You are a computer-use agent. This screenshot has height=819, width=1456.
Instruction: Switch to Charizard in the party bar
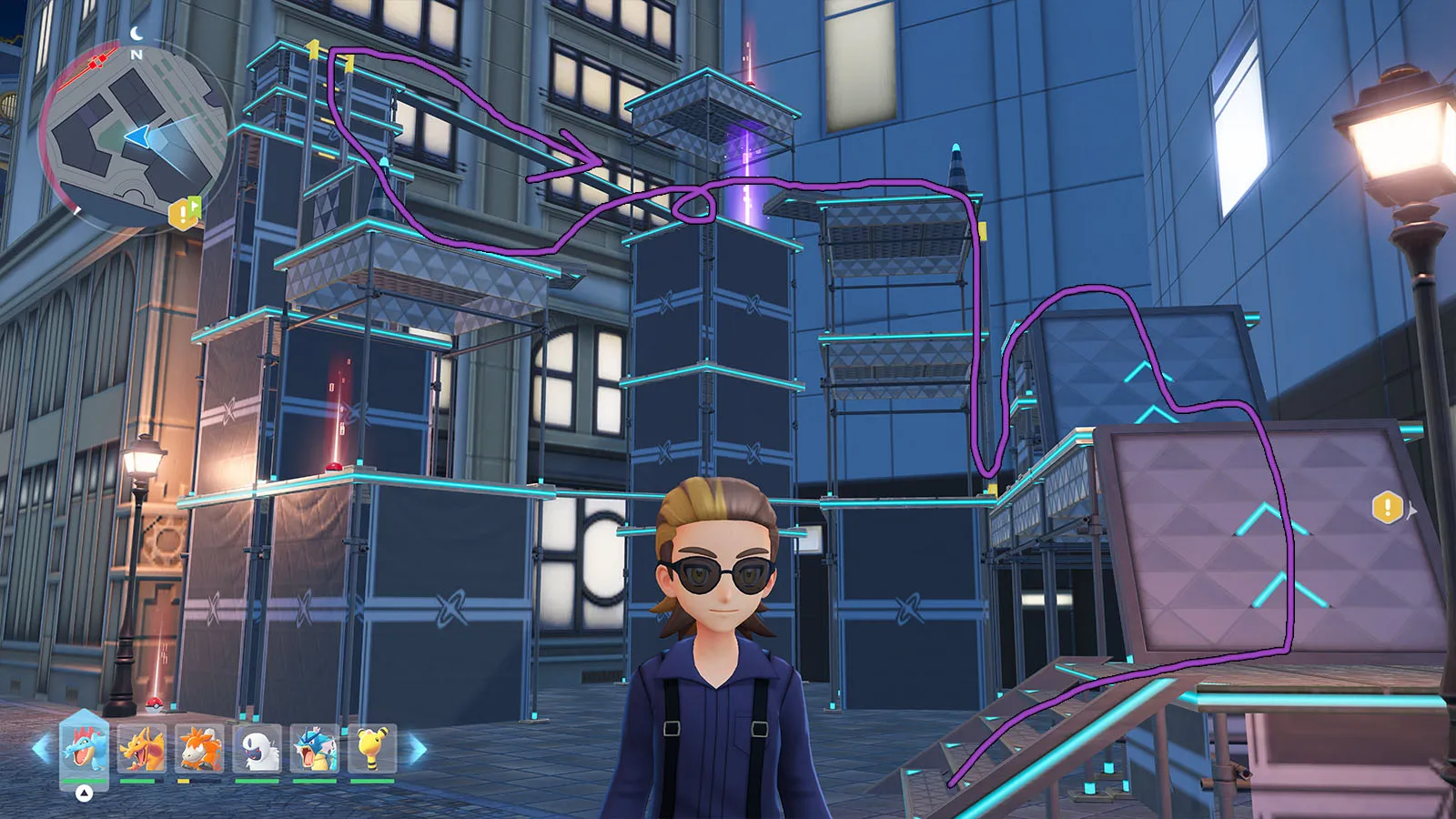click(141, 748)
